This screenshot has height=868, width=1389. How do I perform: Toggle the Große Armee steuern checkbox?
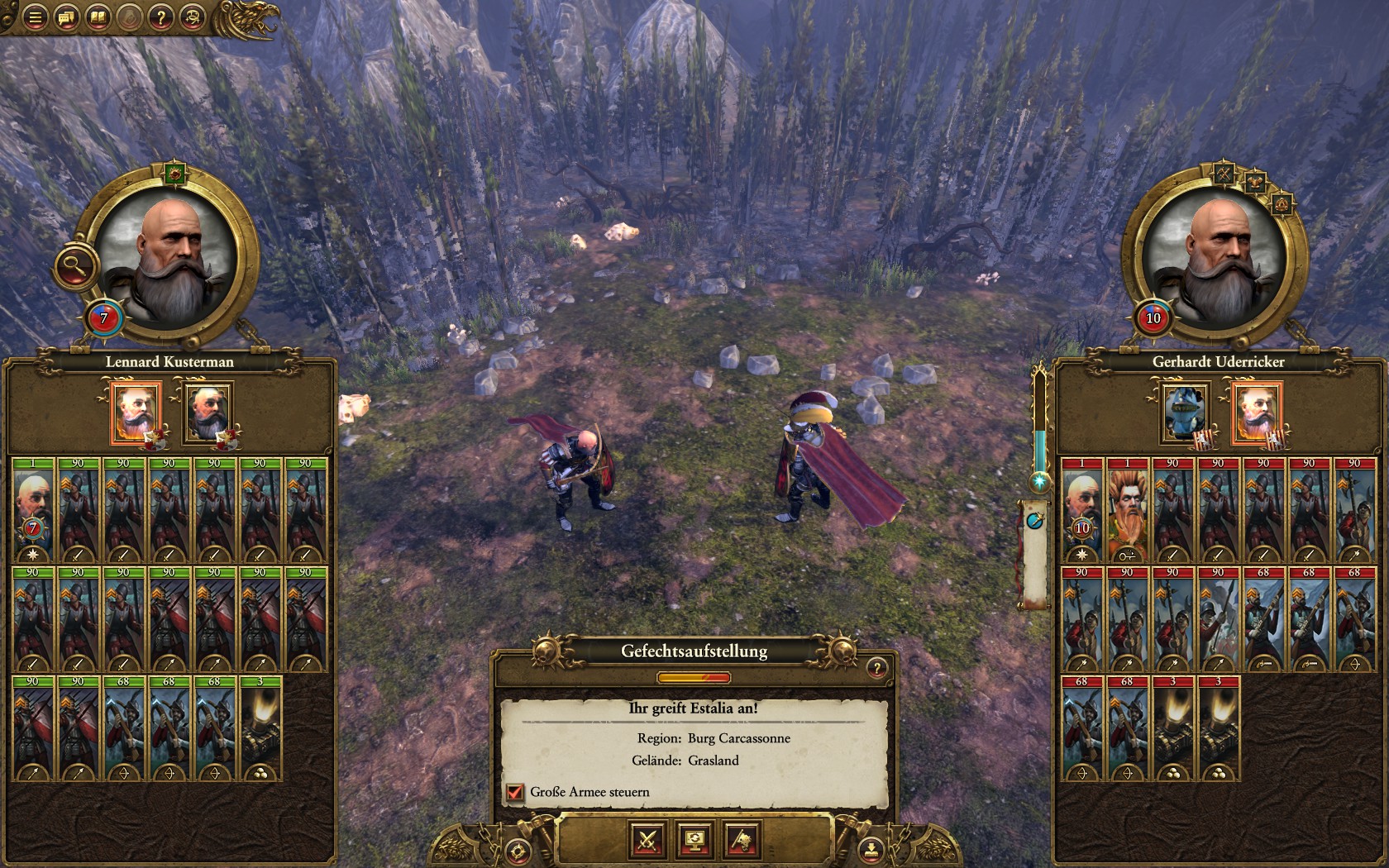click(x=515, y=792)
